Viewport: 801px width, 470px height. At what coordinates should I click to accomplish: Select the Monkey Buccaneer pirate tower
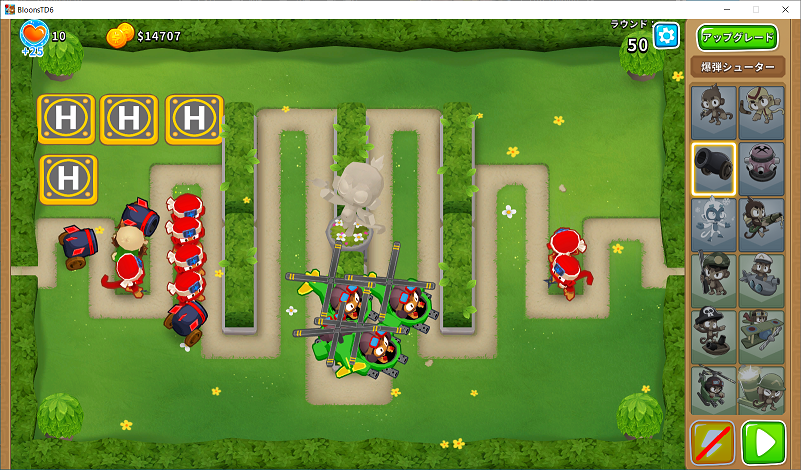click(x=714, y=336)
